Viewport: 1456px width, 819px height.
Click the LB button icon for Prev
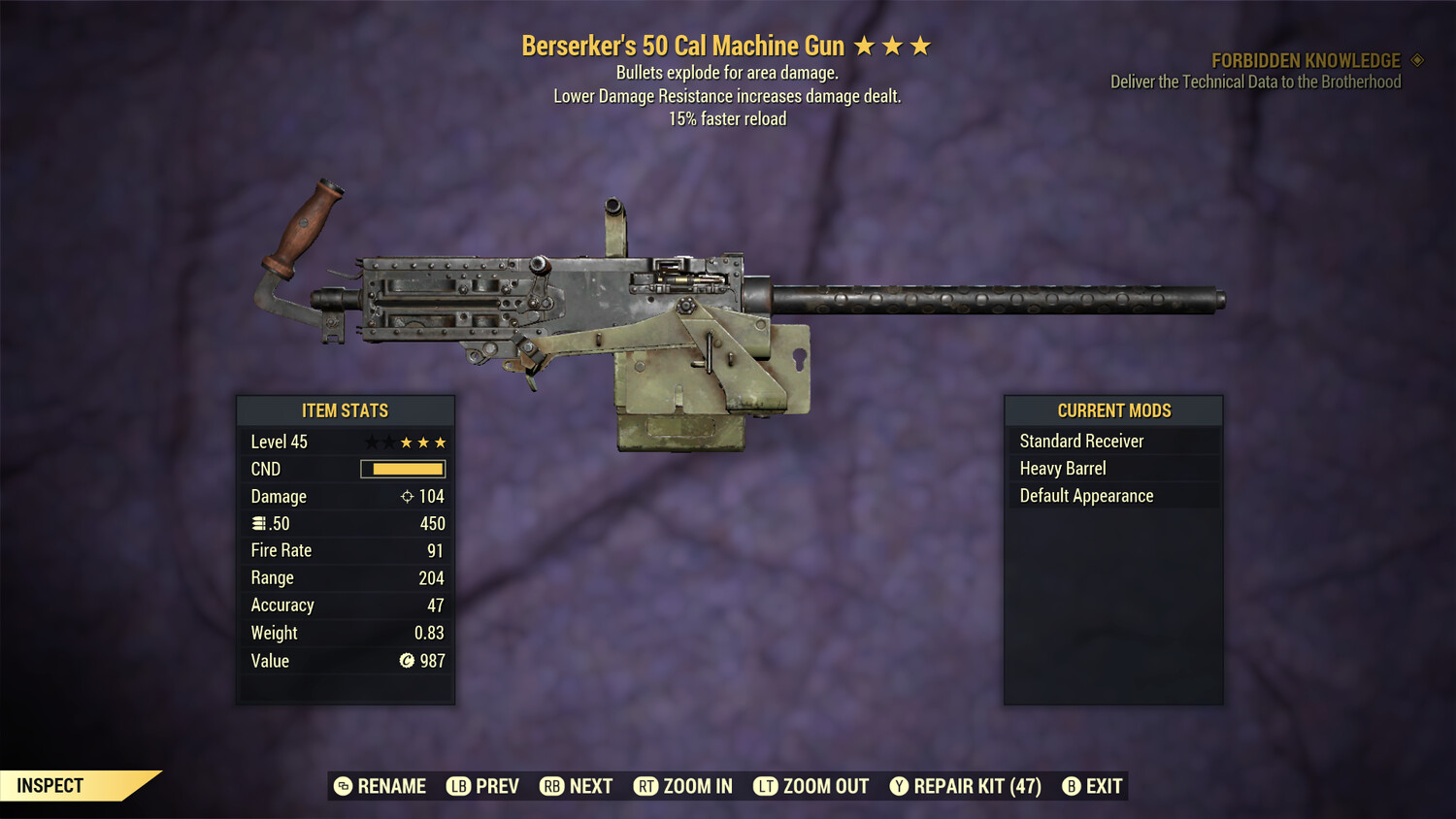pos(456,786)
